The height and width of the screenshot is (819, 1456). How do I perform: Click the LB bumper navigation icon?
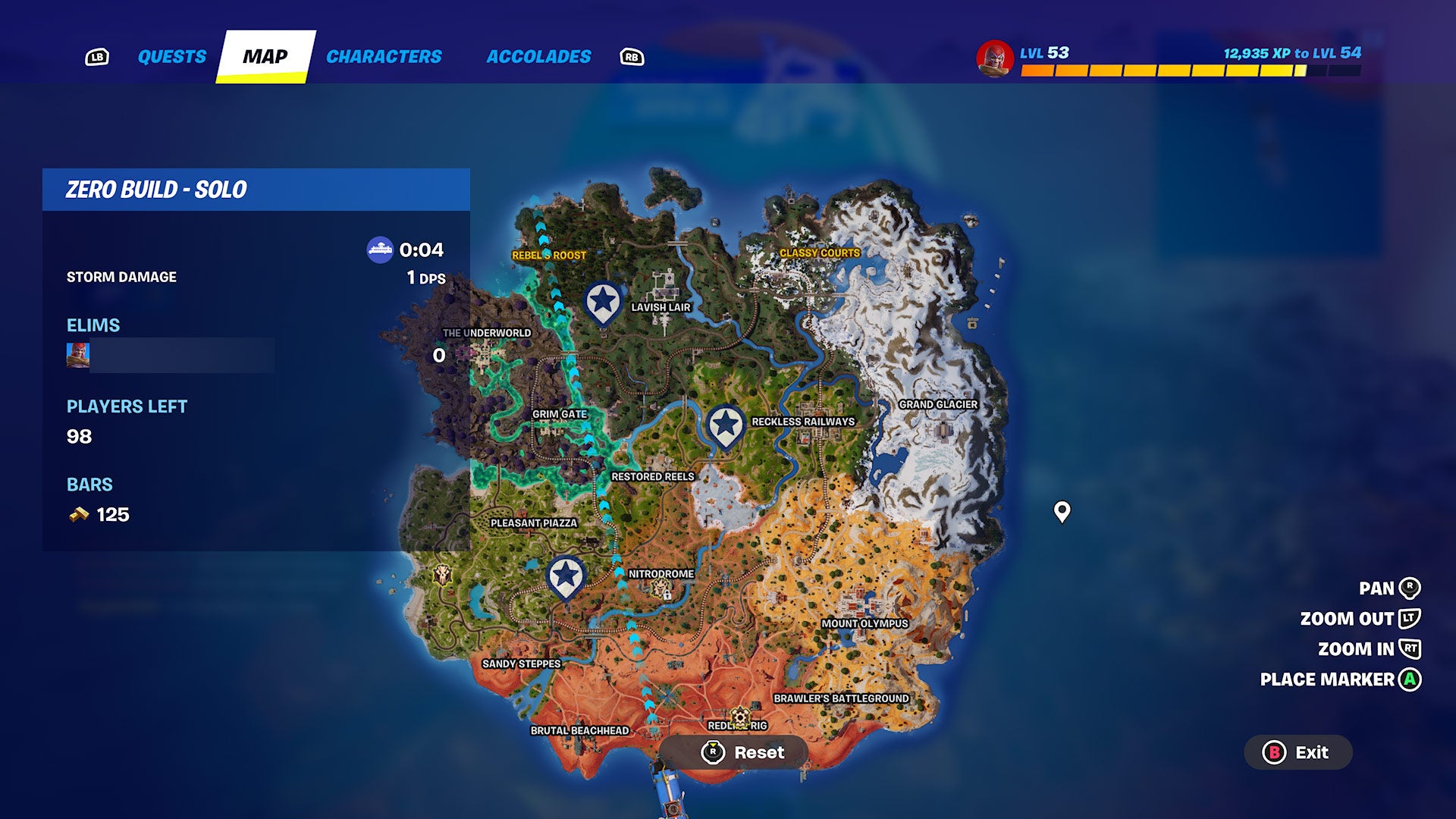pyautogui.click(x=97, y=55)
